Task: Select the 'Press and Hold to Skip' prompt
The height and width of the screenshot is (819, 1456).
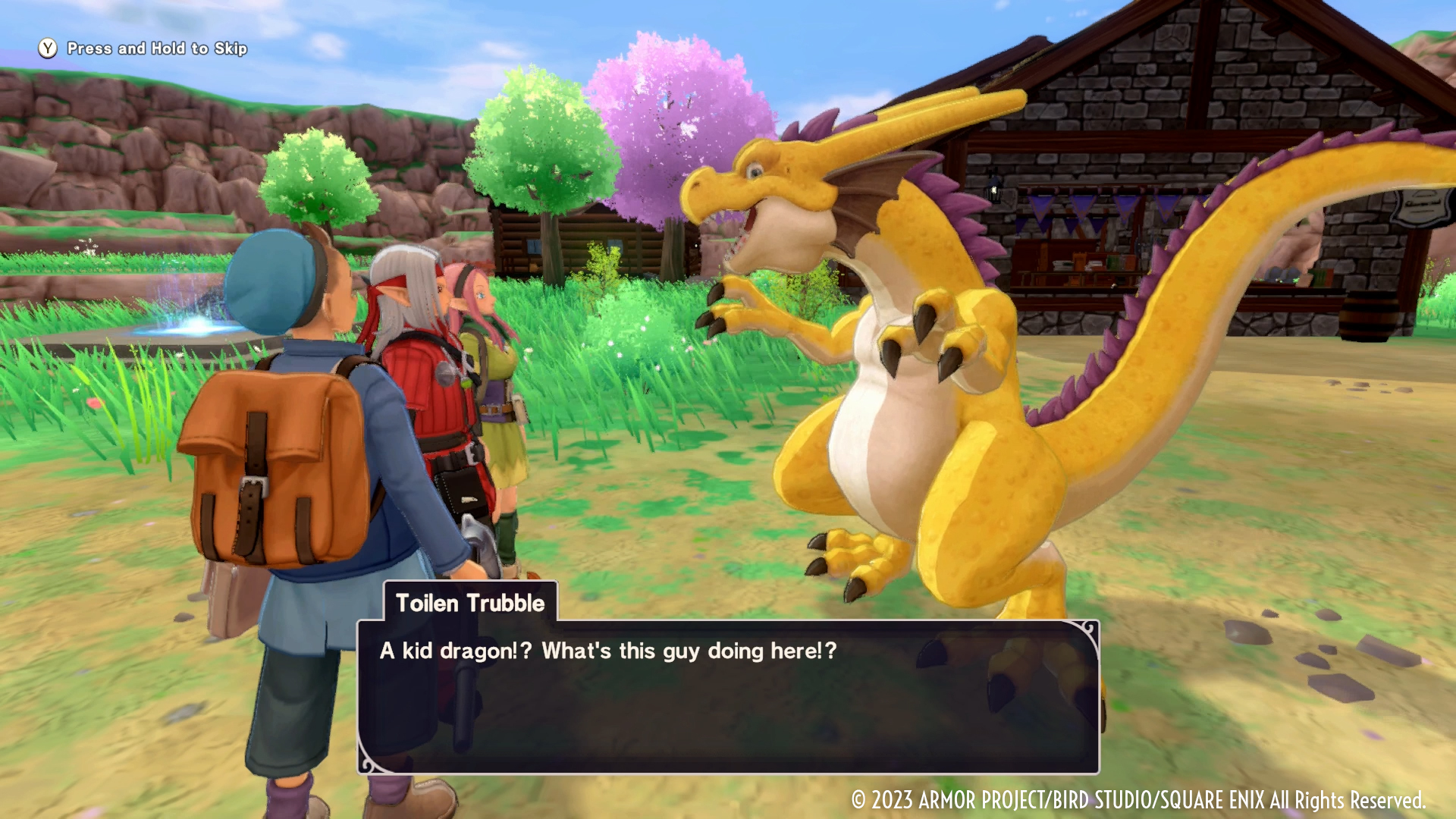Action: [154, 48]
